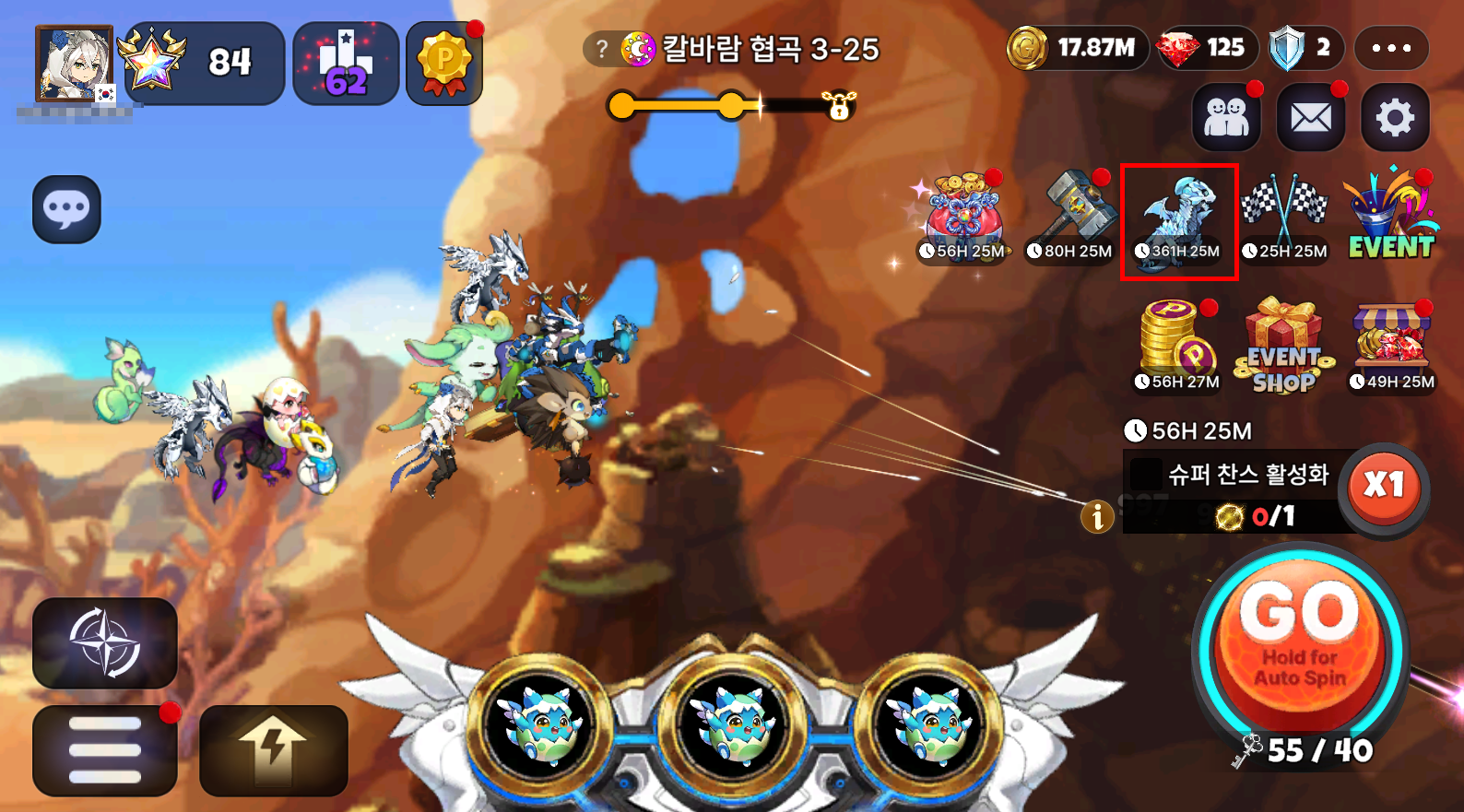Screen dimensions: 1464x812
Task: Open the chat speech bubble
Action: [x=66, y=209]
